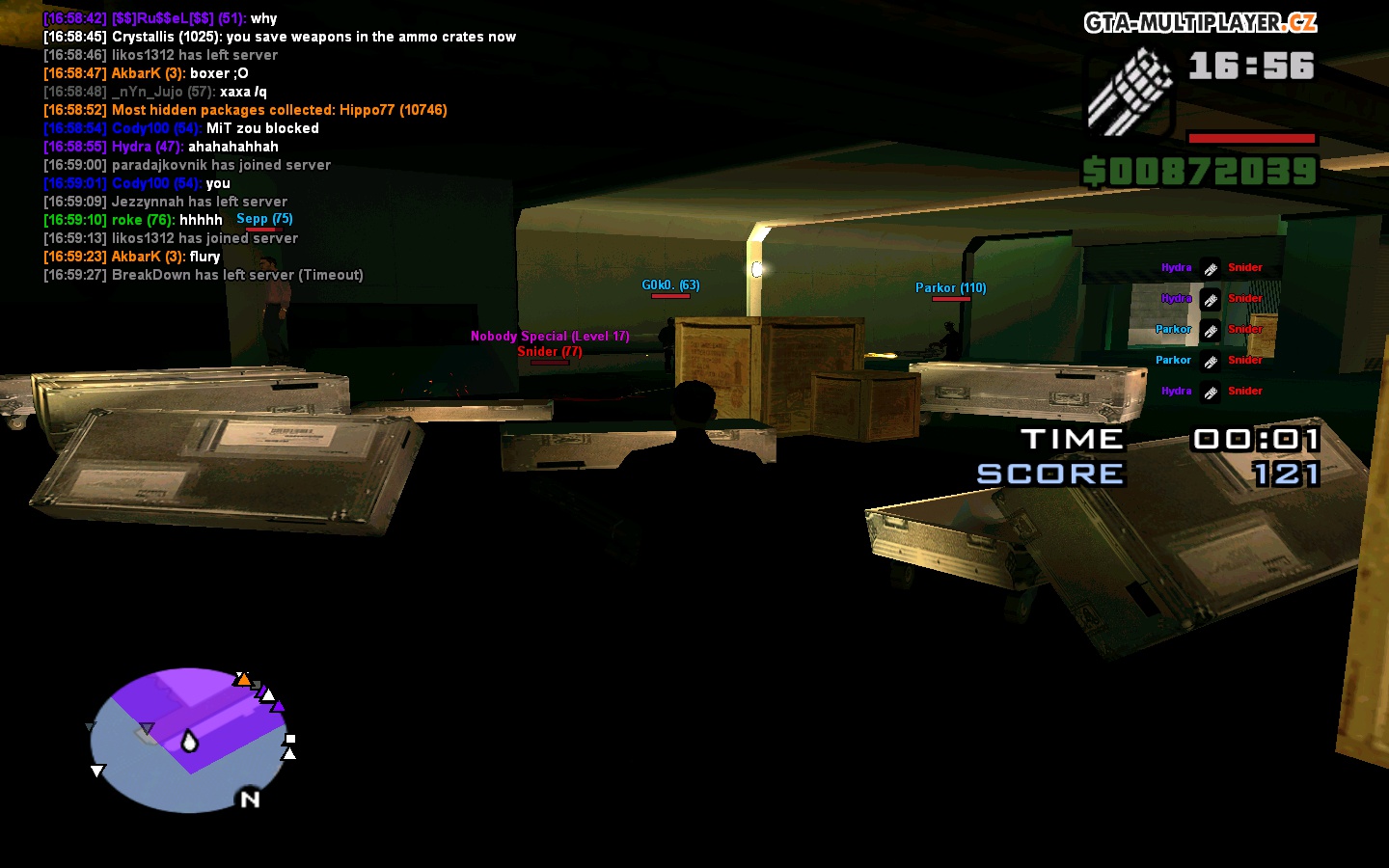Click the orange enemy triangle on the radar
This screenshot has height=868, width=1389.
[244, 680]
